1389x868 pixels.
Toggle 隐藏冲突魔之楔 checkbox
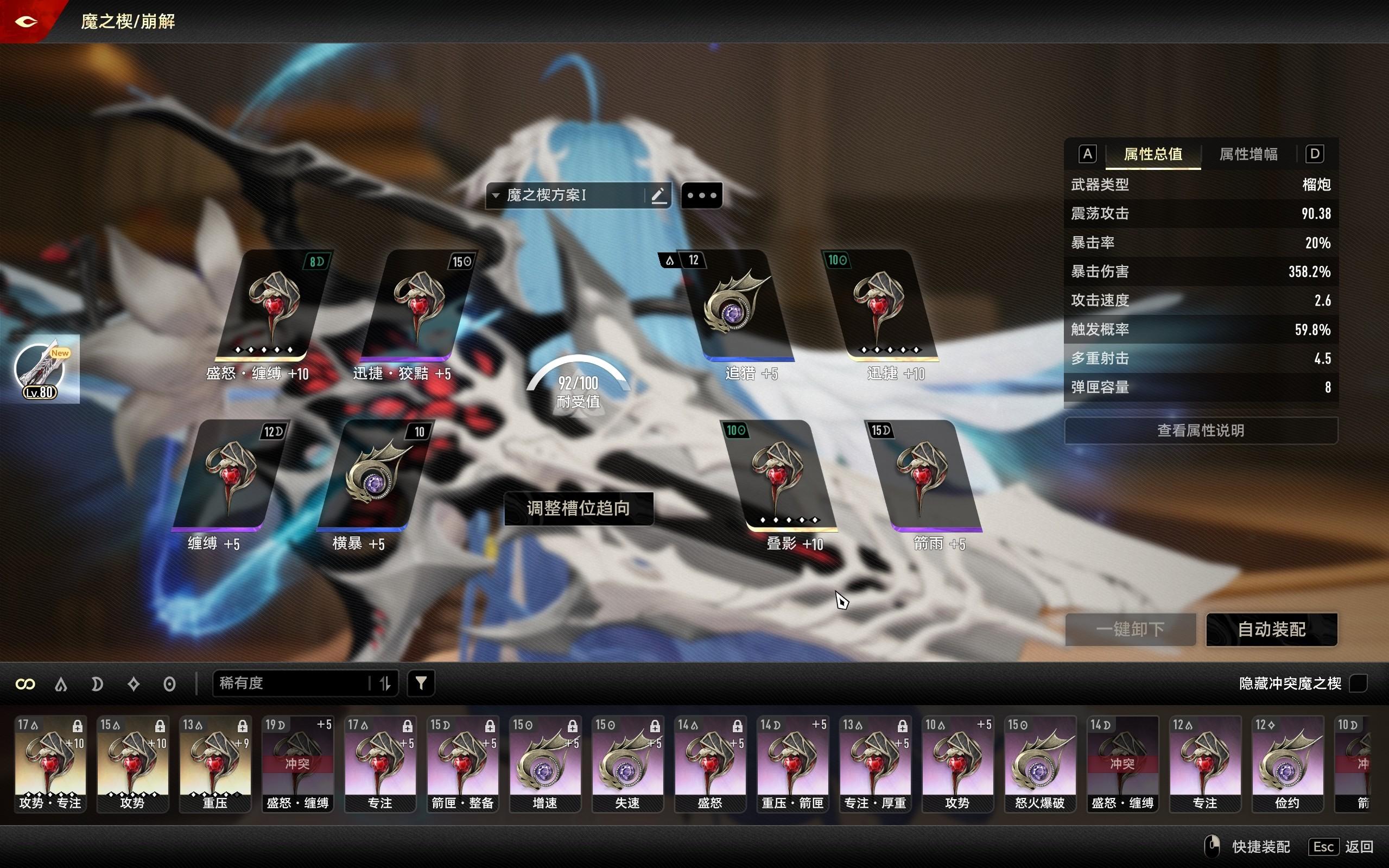[x=1358, y=683]
